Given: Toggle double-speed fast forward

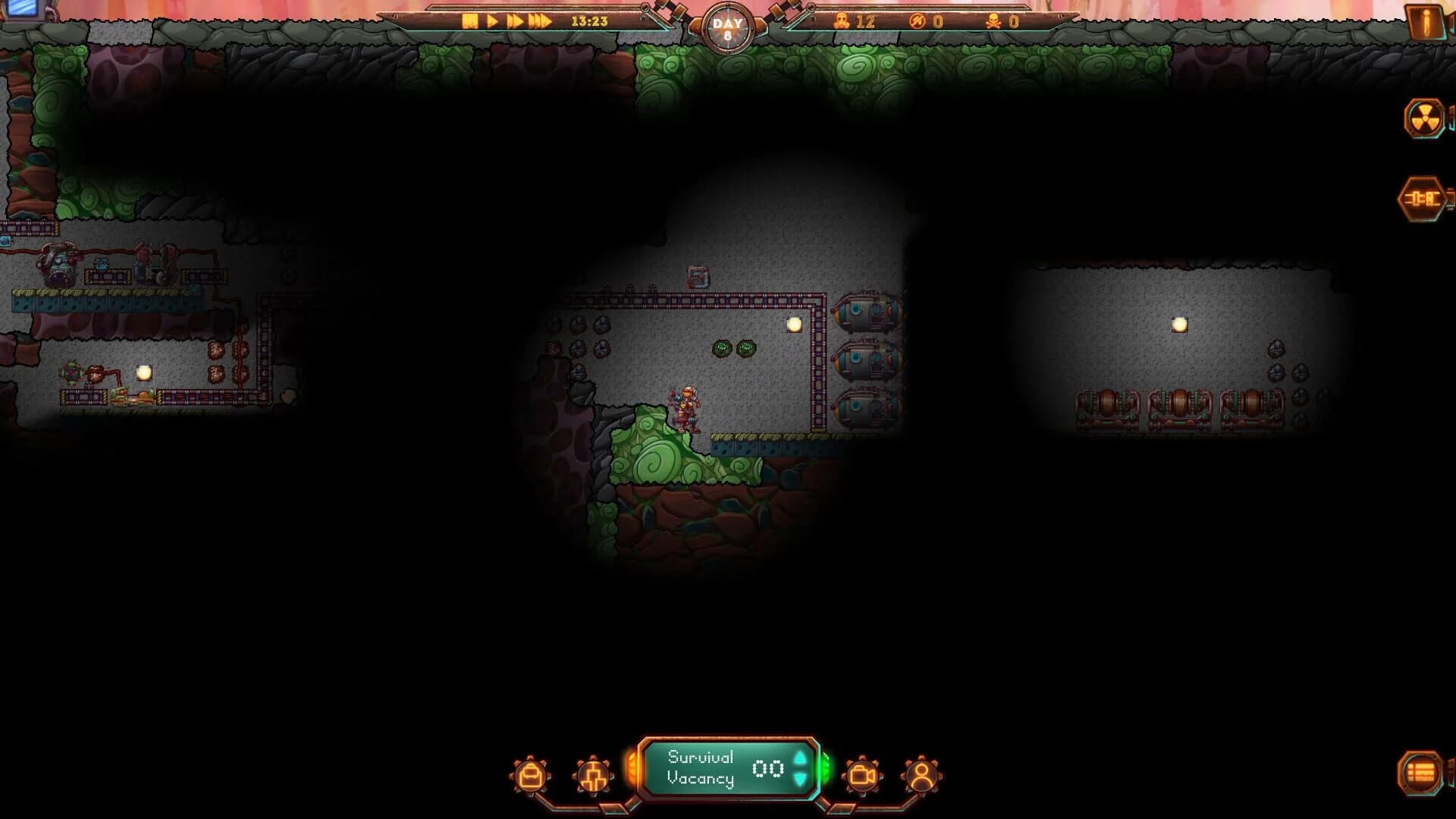Looking at the screenshot, I should [516, 22].
